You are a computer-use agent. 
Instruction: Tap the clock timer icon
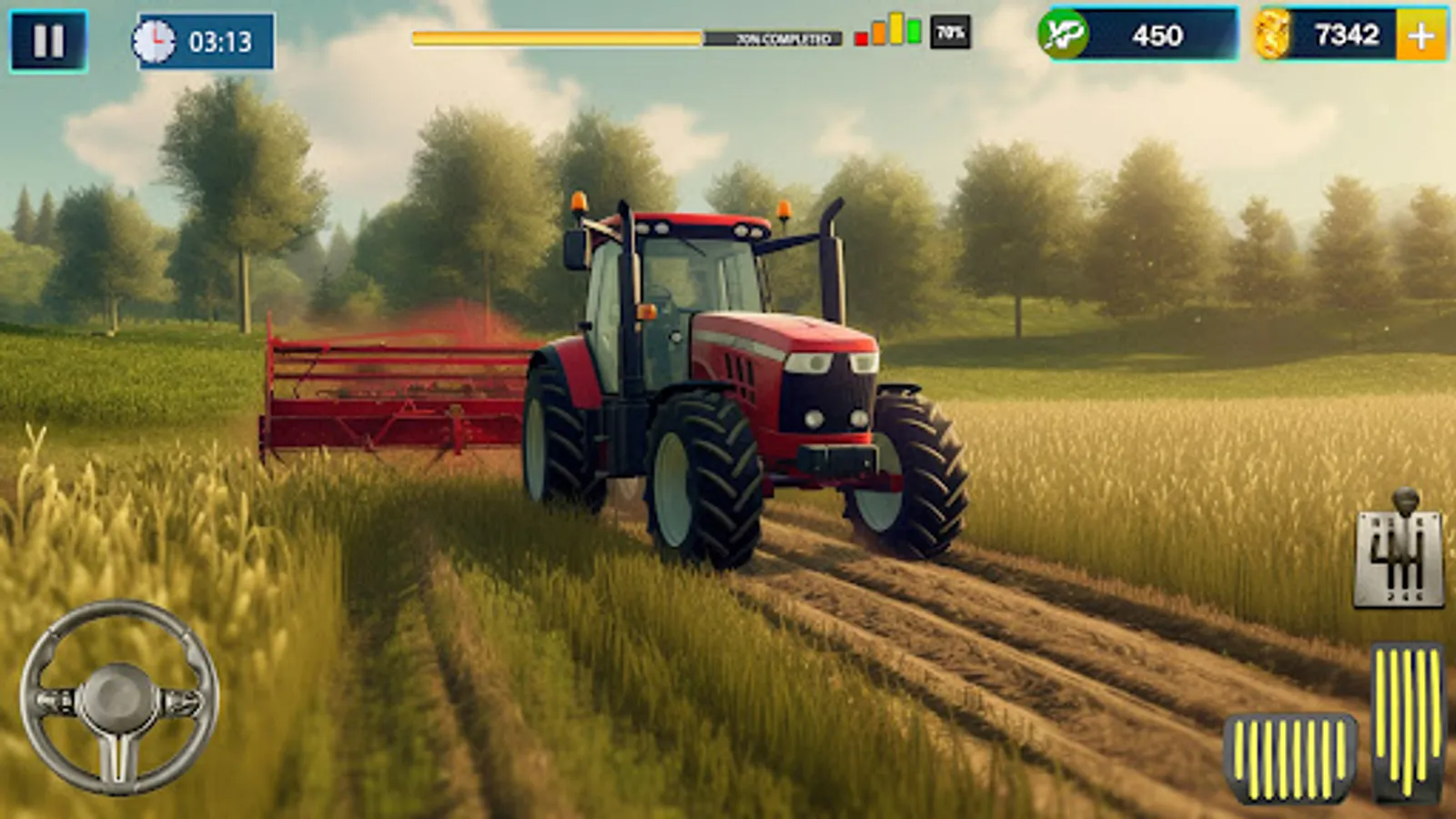pos(155,38)
